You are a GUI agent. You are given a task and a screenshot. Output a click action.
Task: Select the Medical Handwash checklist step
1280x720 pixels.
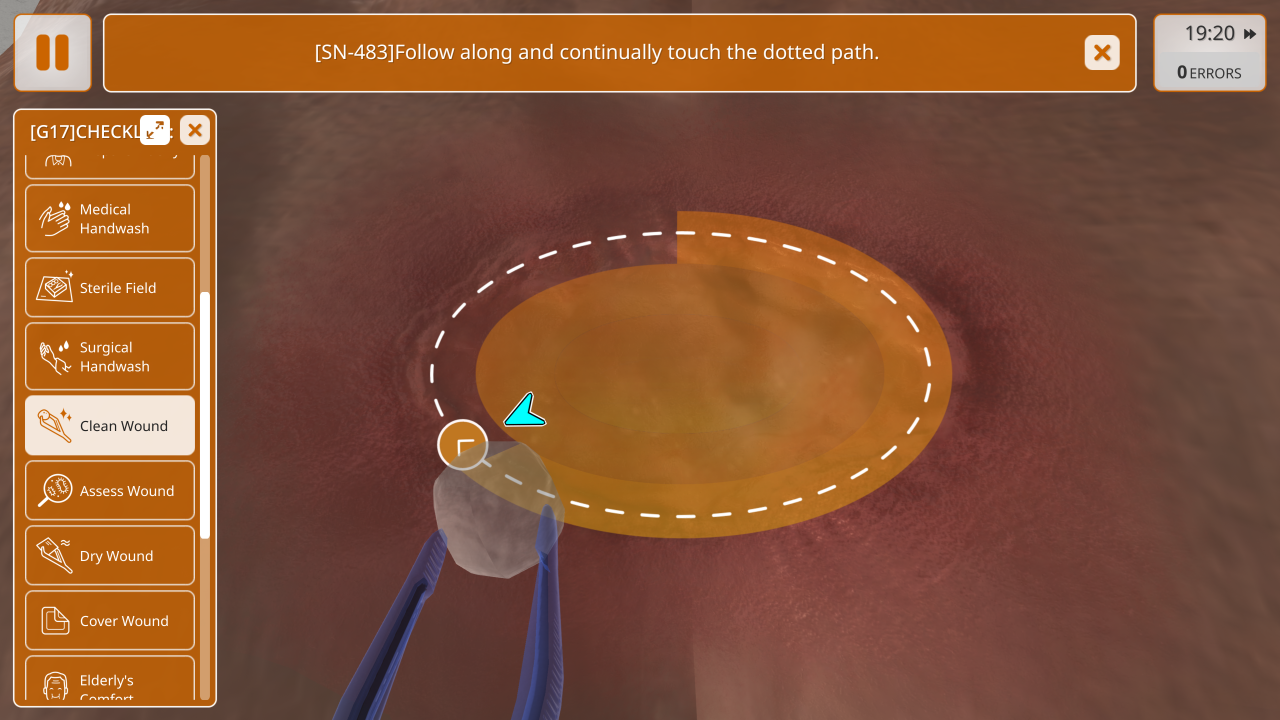[110, 219]
